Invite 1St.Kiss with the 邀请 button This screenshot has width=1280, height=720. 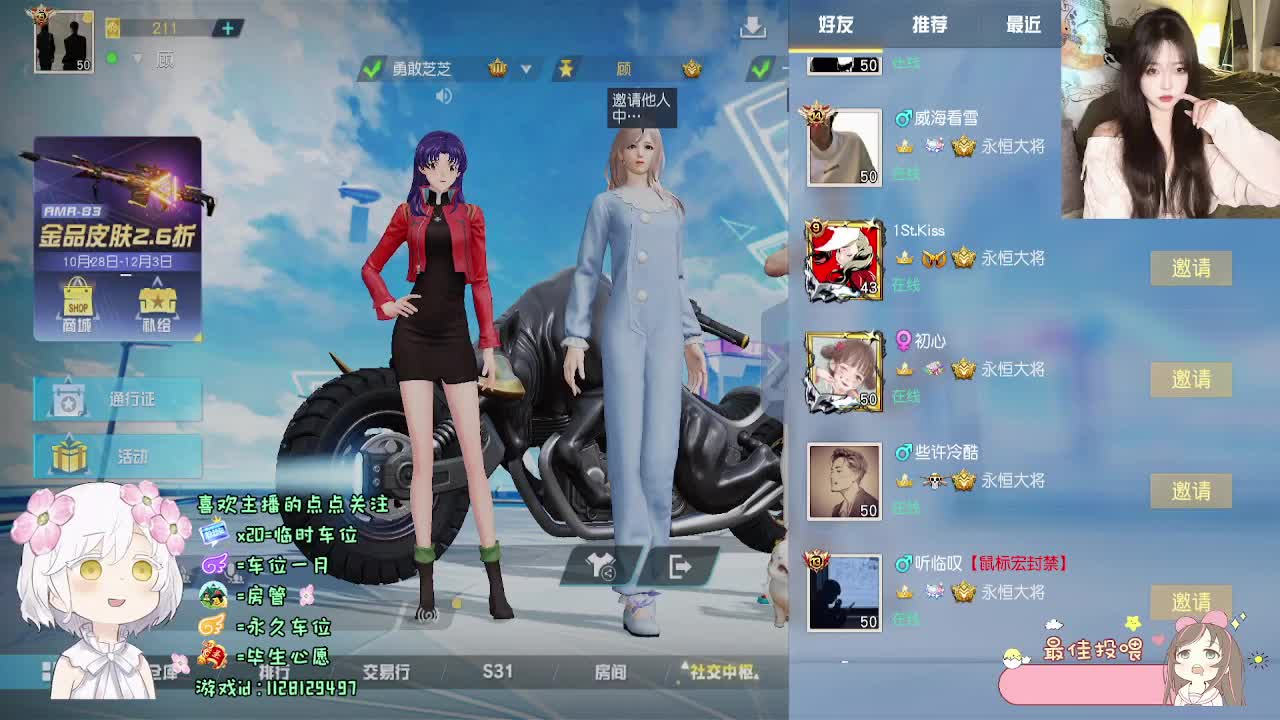(1192, 268)
